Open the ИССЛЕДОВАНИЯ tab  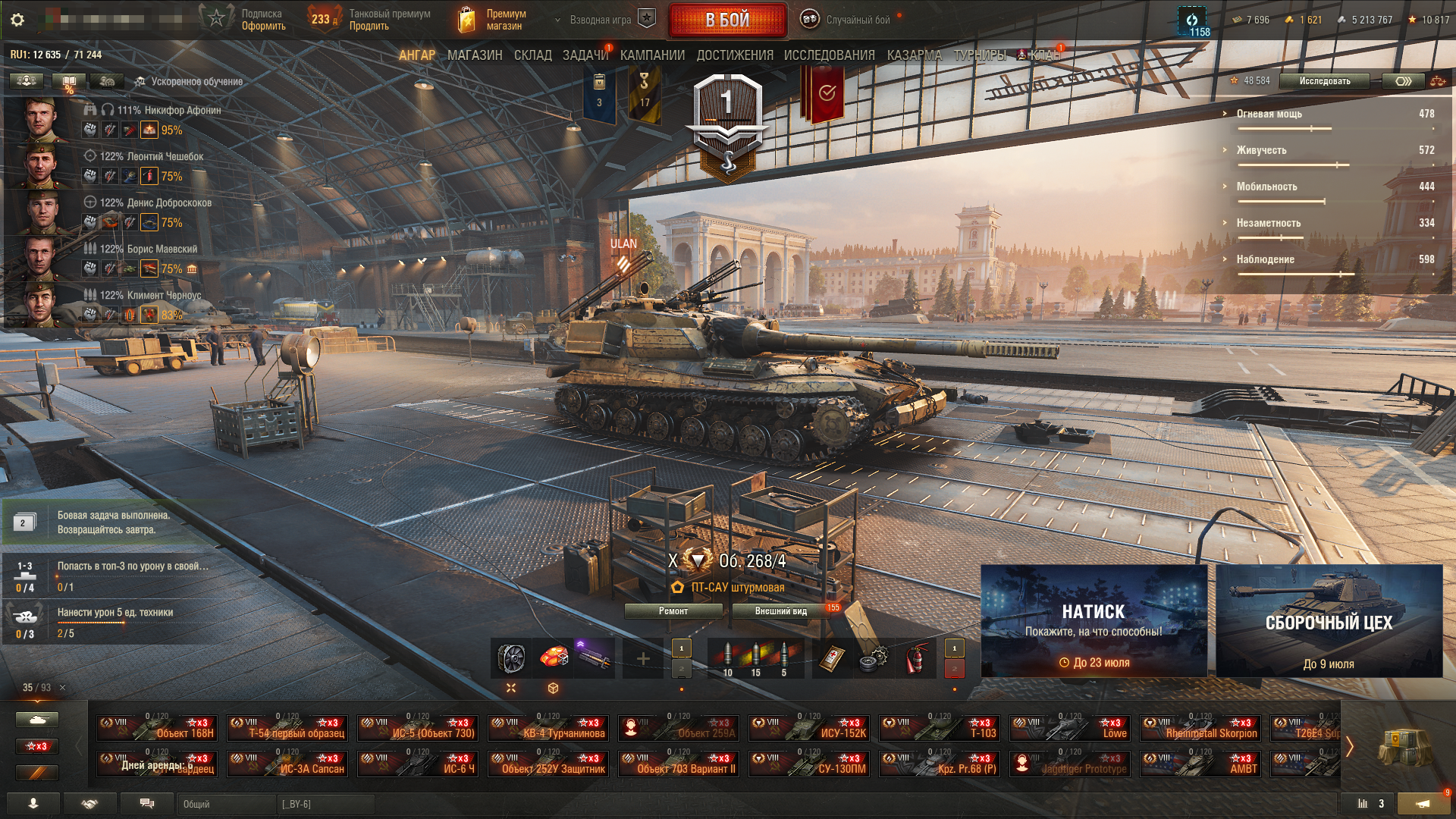click(x=827, y=55)
